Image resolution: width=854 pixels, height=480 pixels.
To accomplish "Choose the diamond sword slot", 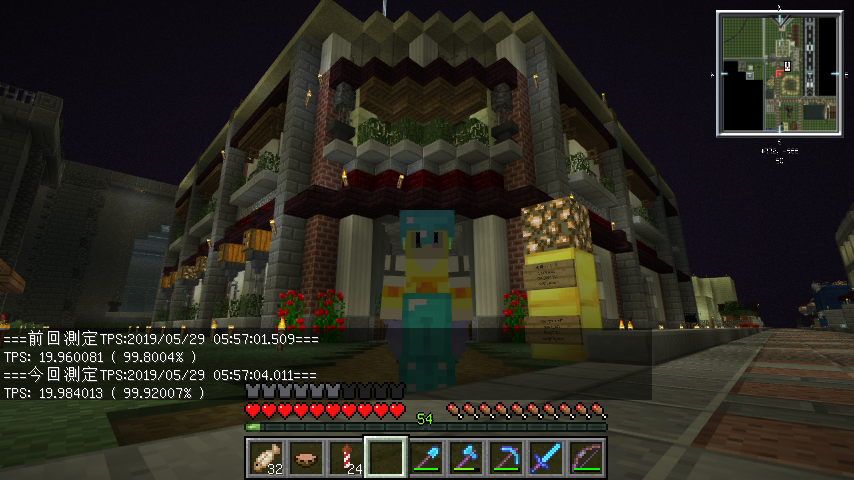I will click(545, 458).
